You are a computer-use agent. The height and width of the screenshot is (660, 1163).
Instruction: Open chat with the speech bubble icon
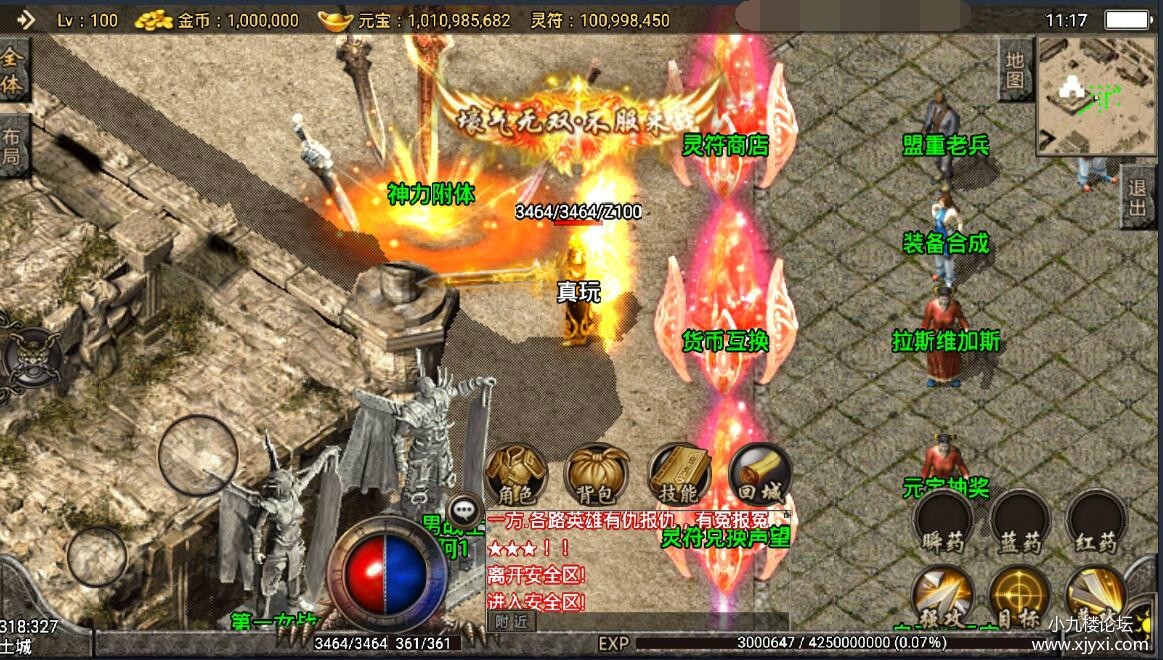click(463, 509)
